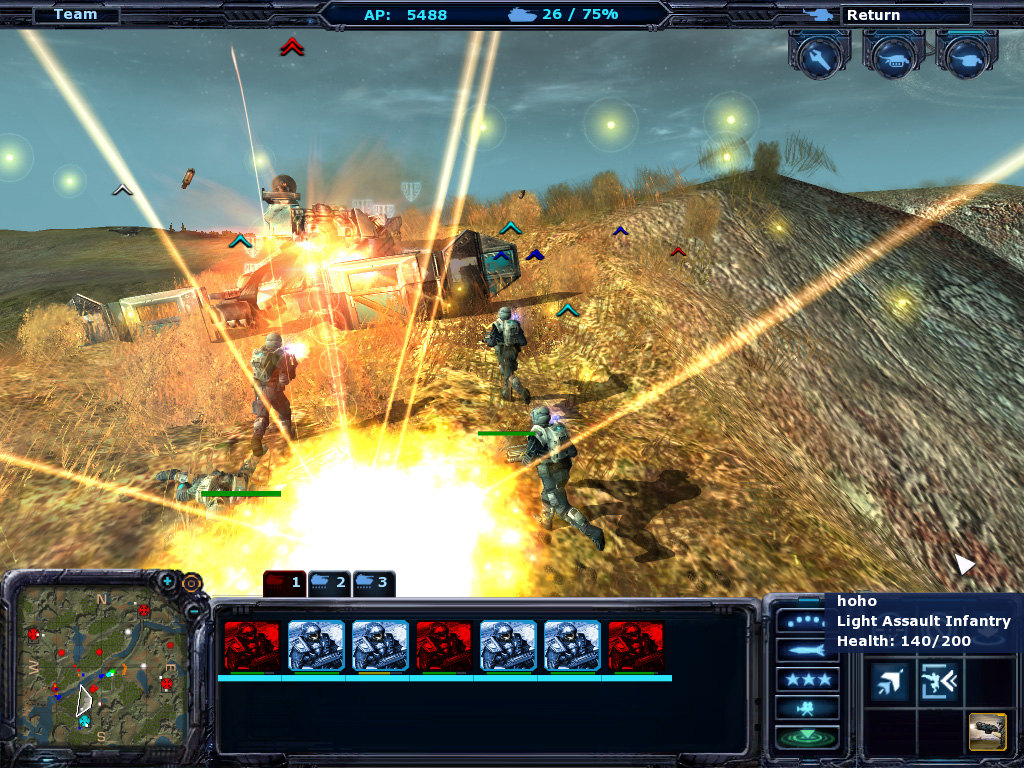Select the last red infantry portrait

tap(636, 645)
